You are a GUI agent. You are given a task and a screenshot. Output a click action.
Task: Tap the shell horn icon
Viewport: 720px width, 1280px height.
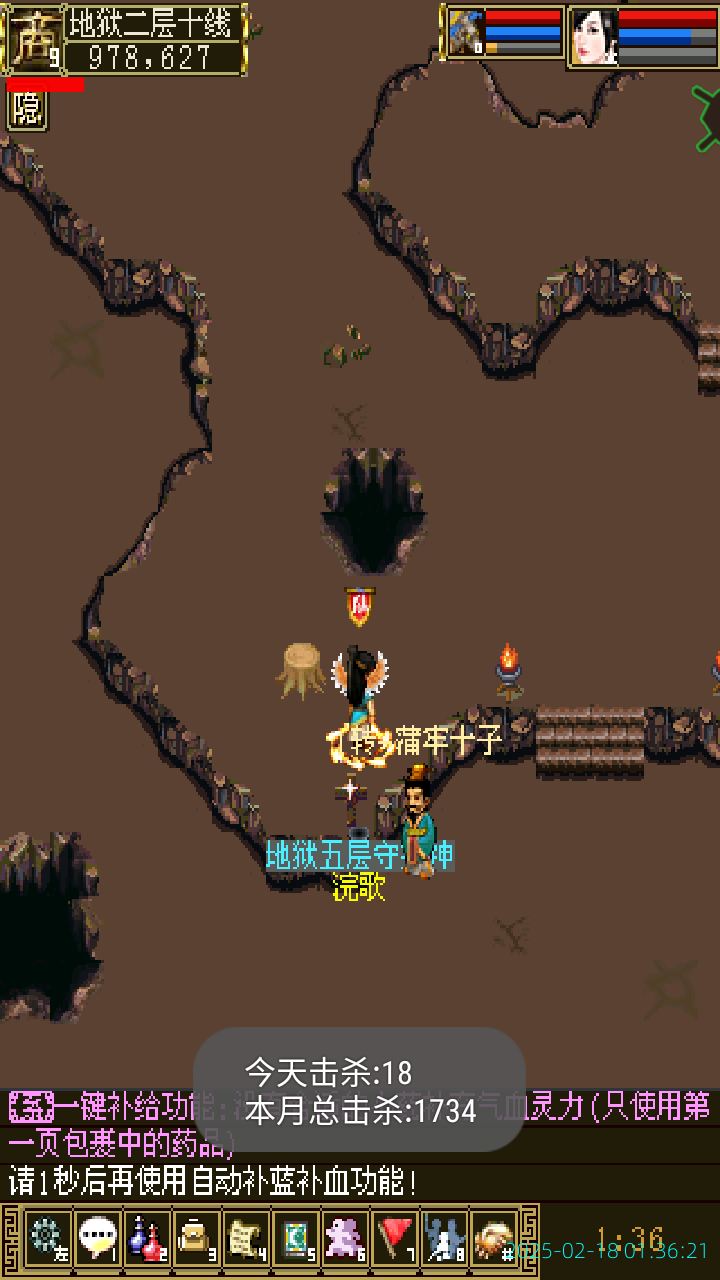(x=493, y=1238)
